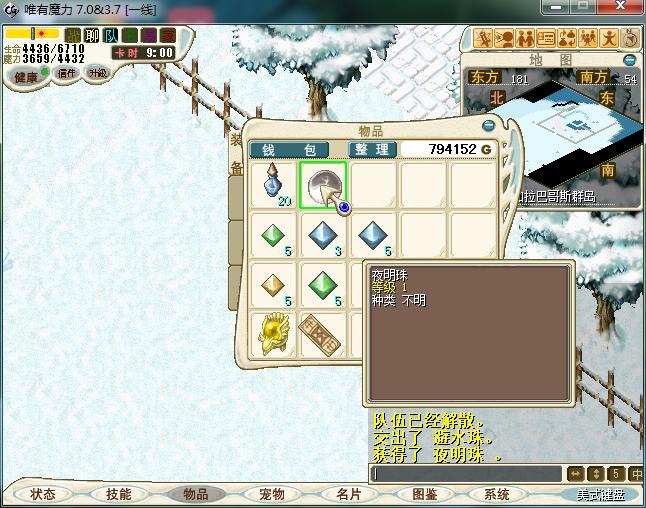
Task: Click the 升级 level-up button
Action: pyautogui.click(x=97, y=73)
